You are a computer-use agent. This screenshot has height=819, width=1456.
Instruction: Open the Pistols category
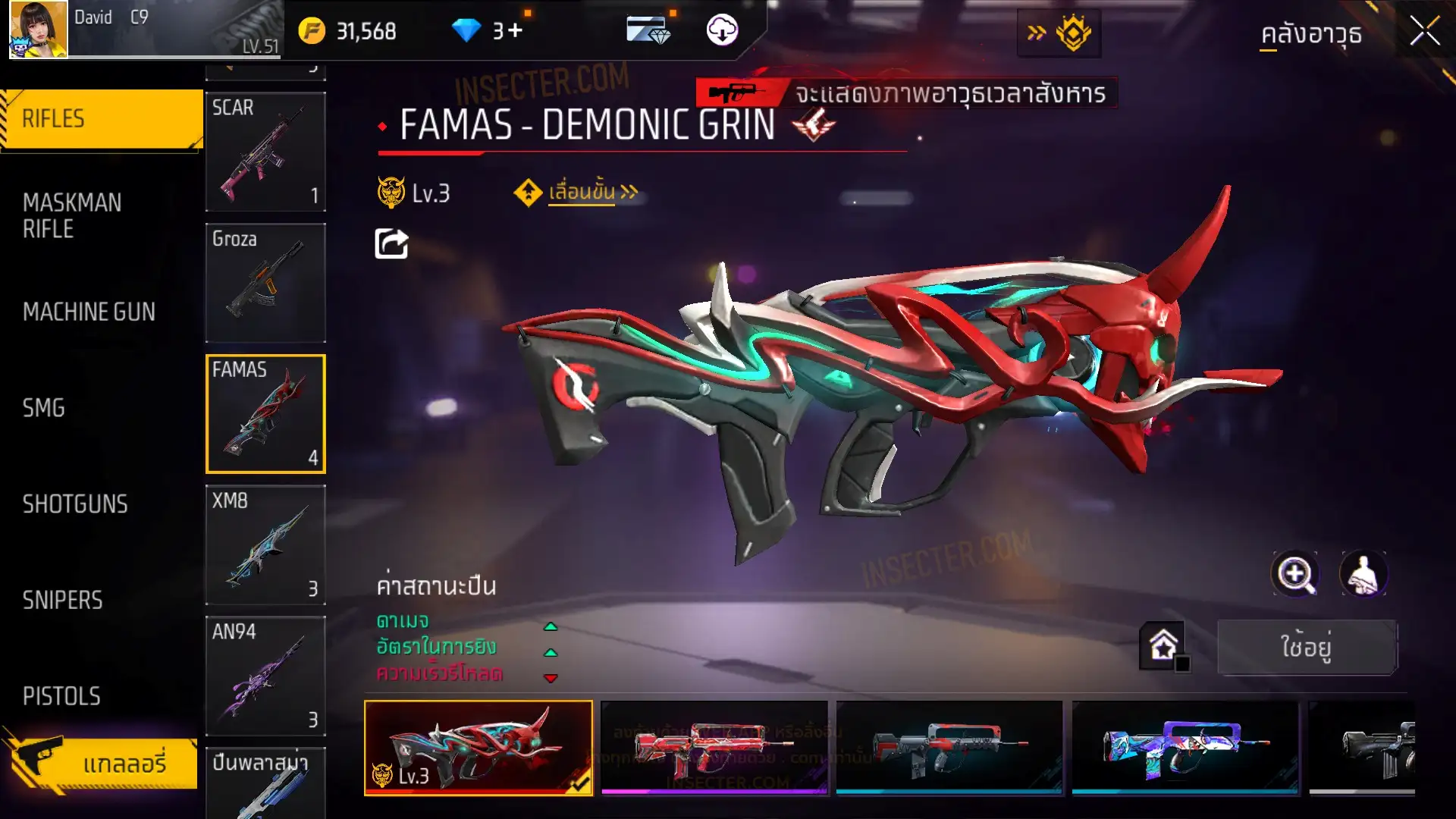tap(61, 696)
